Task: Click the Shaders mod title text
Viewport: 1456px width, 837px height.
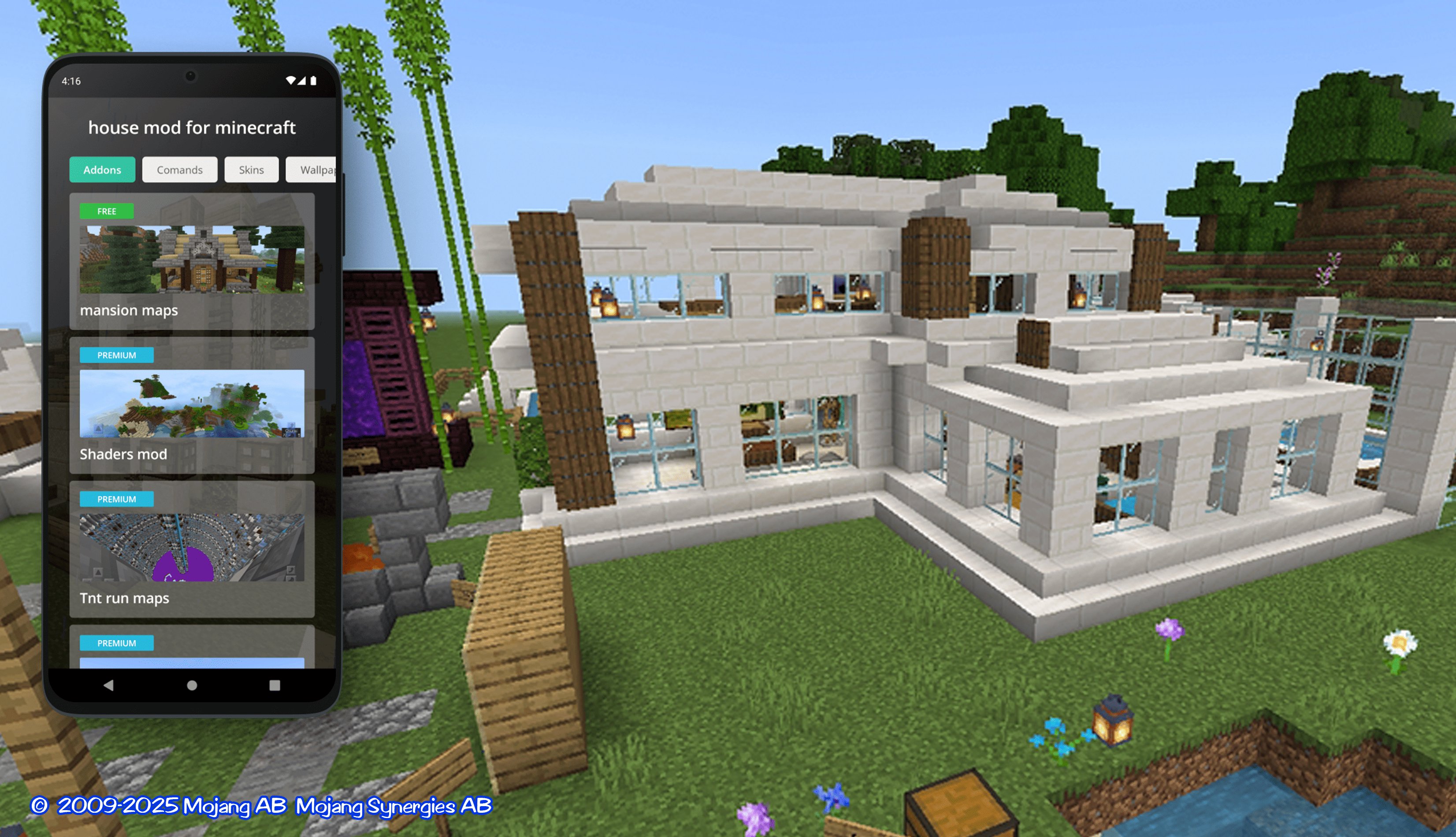Action: (x=124, y=454)
